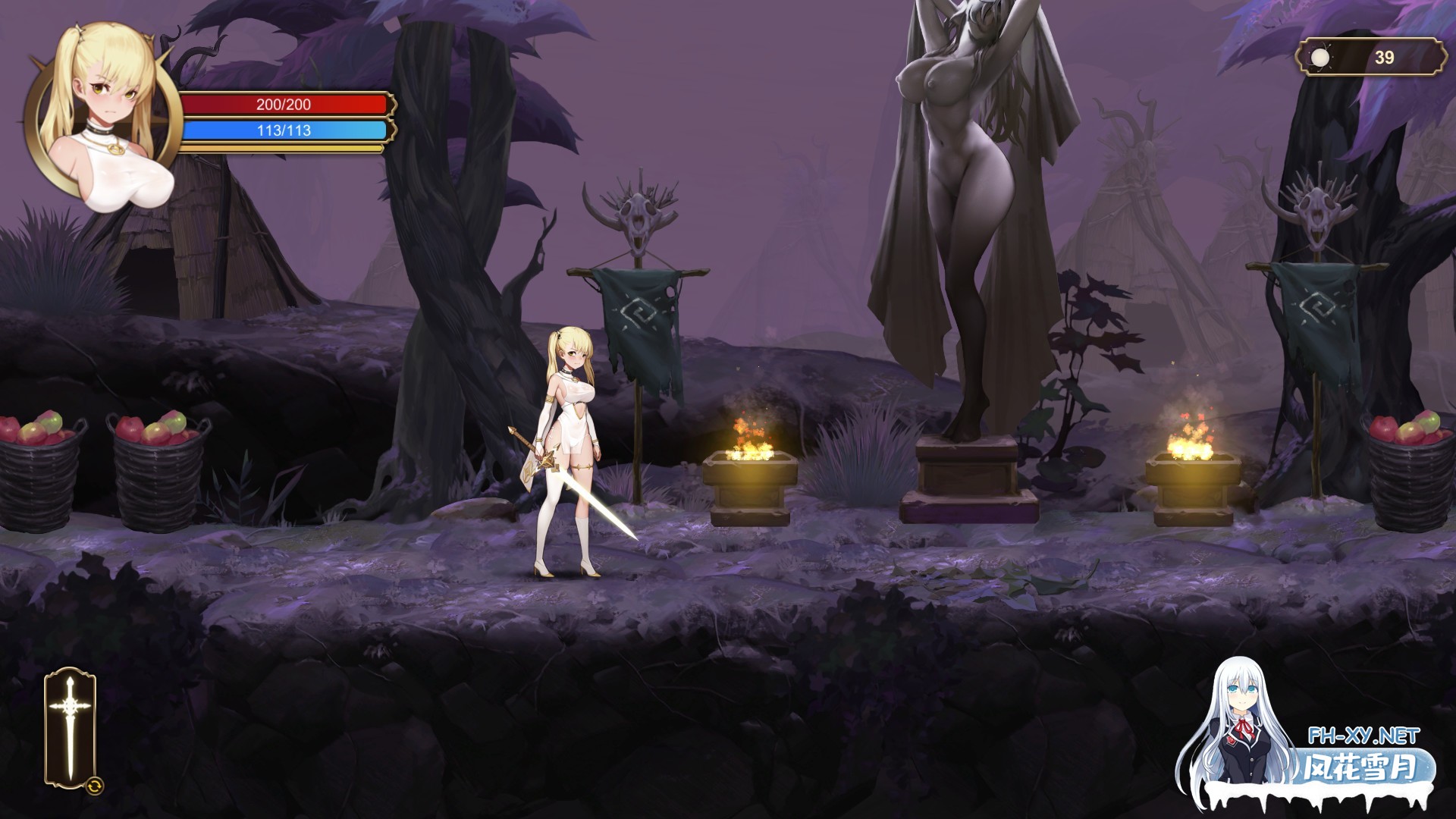Open the FH-XY.NET watermark link

(1363, 735)
